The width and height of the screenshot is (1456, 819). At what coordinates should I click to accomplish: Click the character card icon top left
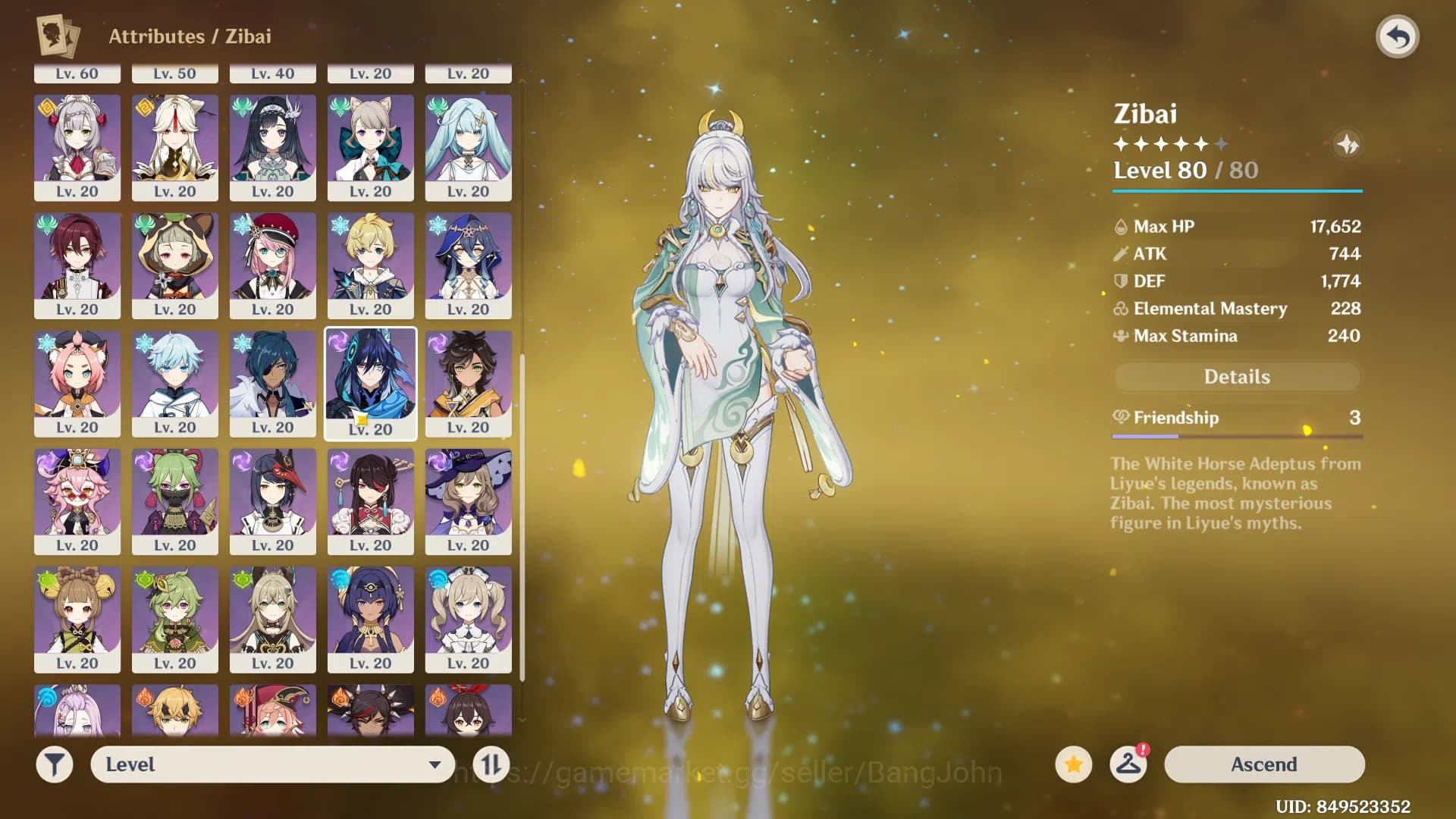tap(55, 36)
